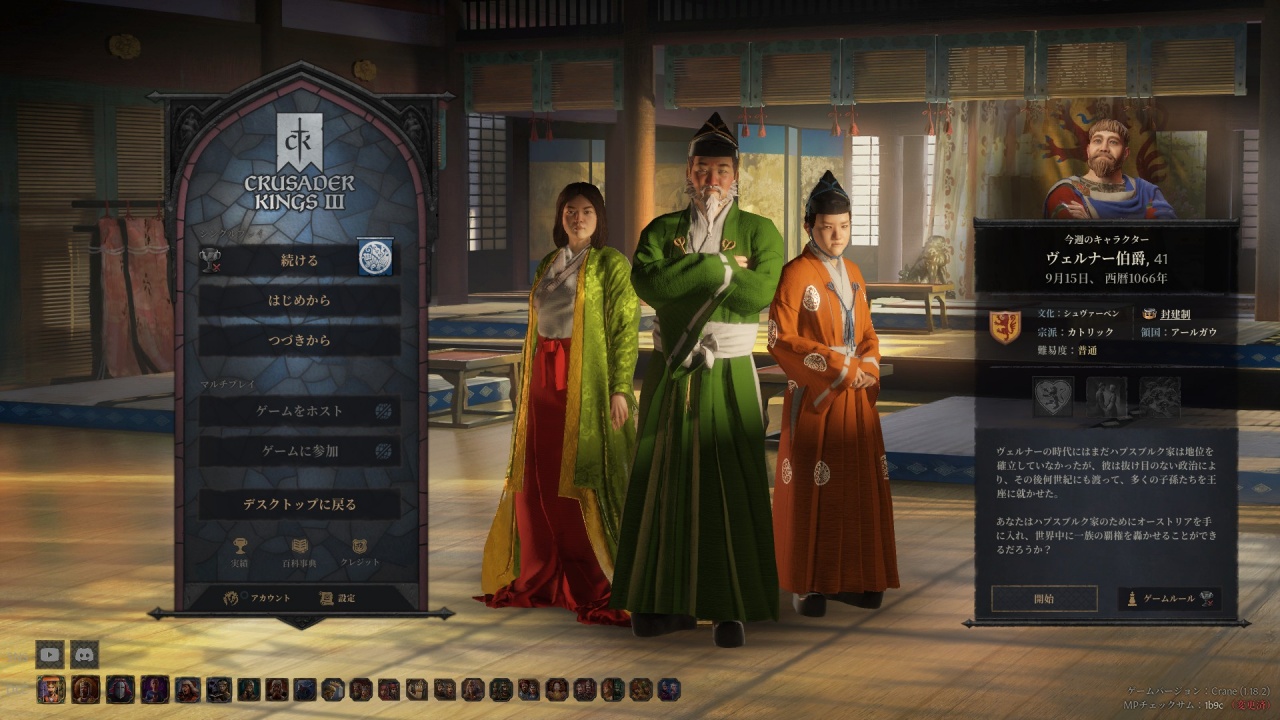The width and height of the screenshot is (1280, 720).
Task: Open the game rules (ゲームルール)
Action: (x=1169, y=599)
